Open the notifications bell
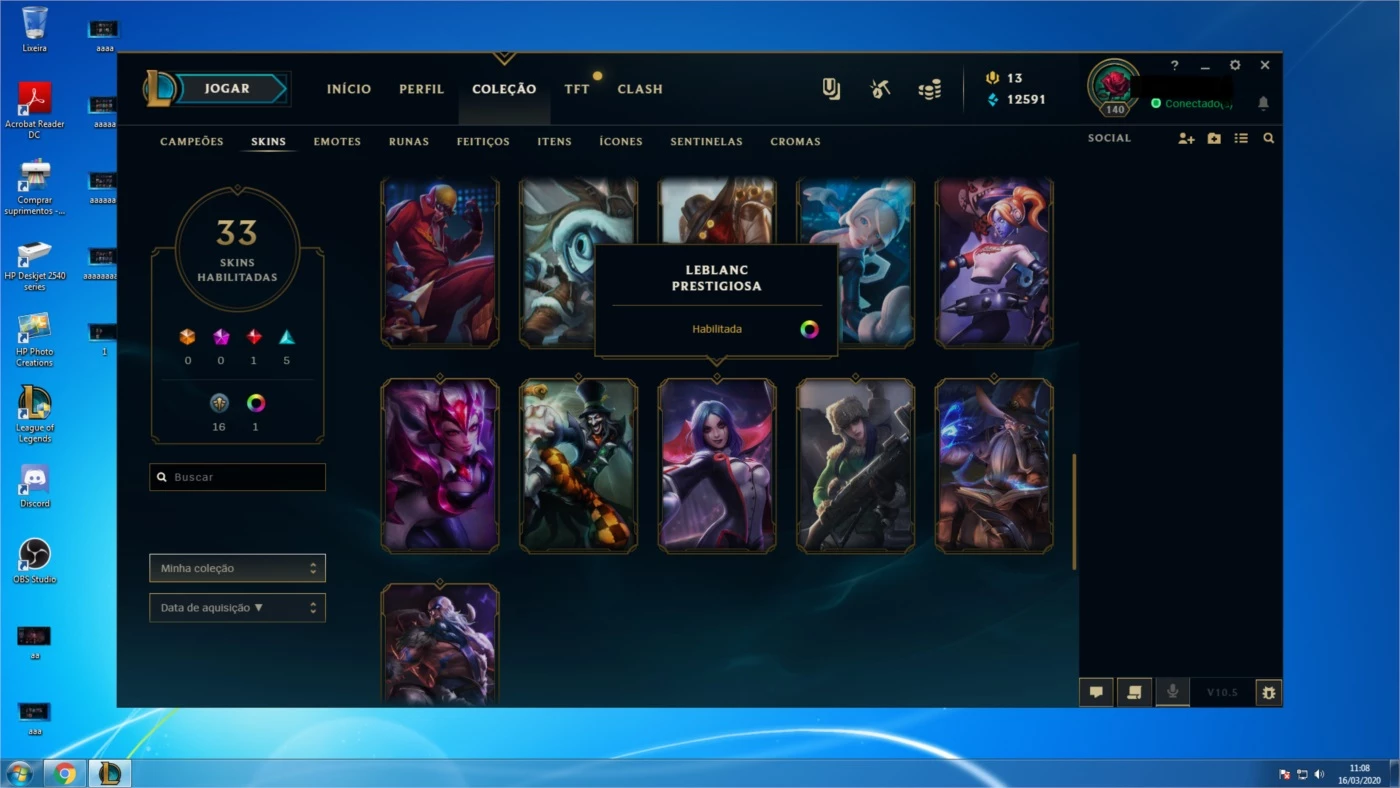The image size is (1400, 788). tap(1262, 103)
